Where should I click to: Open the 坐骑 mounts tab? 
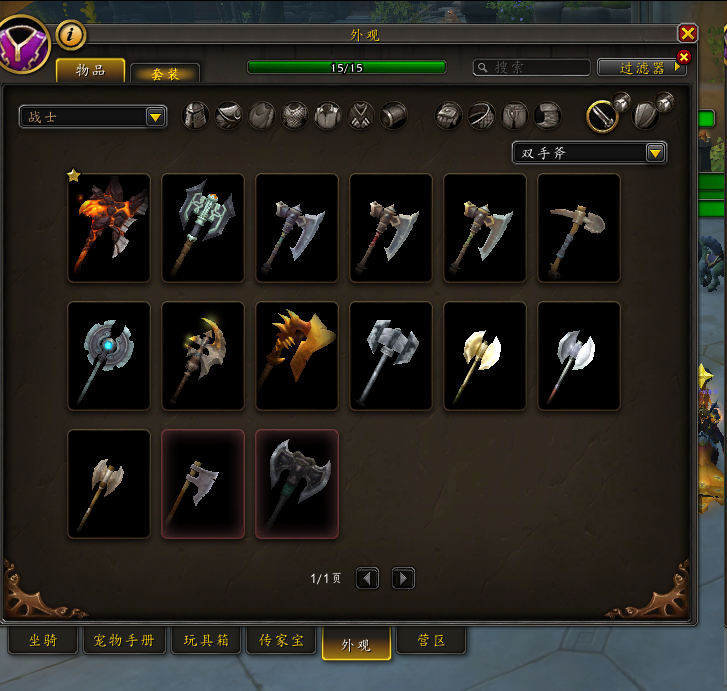point(42,641)
